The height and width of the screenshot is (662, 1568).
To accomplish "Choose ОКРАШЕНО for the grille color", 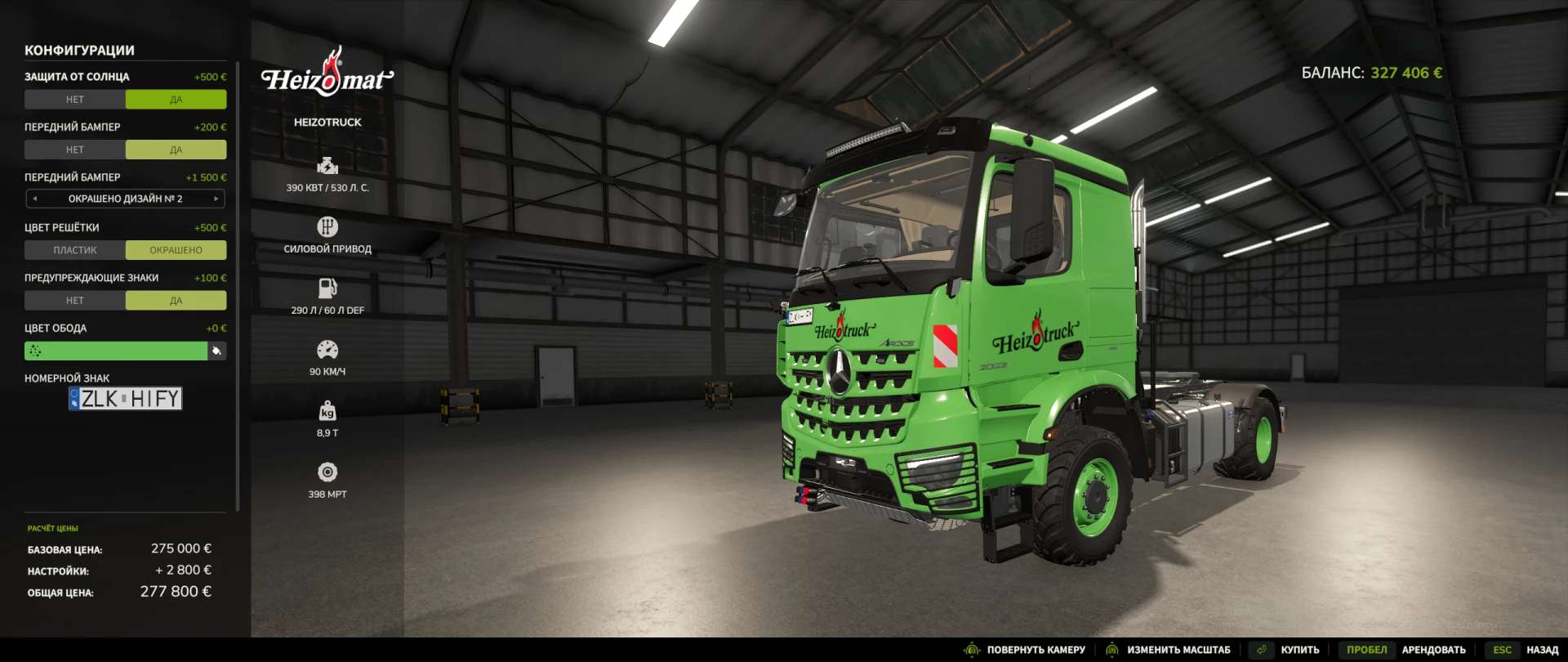I will click(176, 250).
